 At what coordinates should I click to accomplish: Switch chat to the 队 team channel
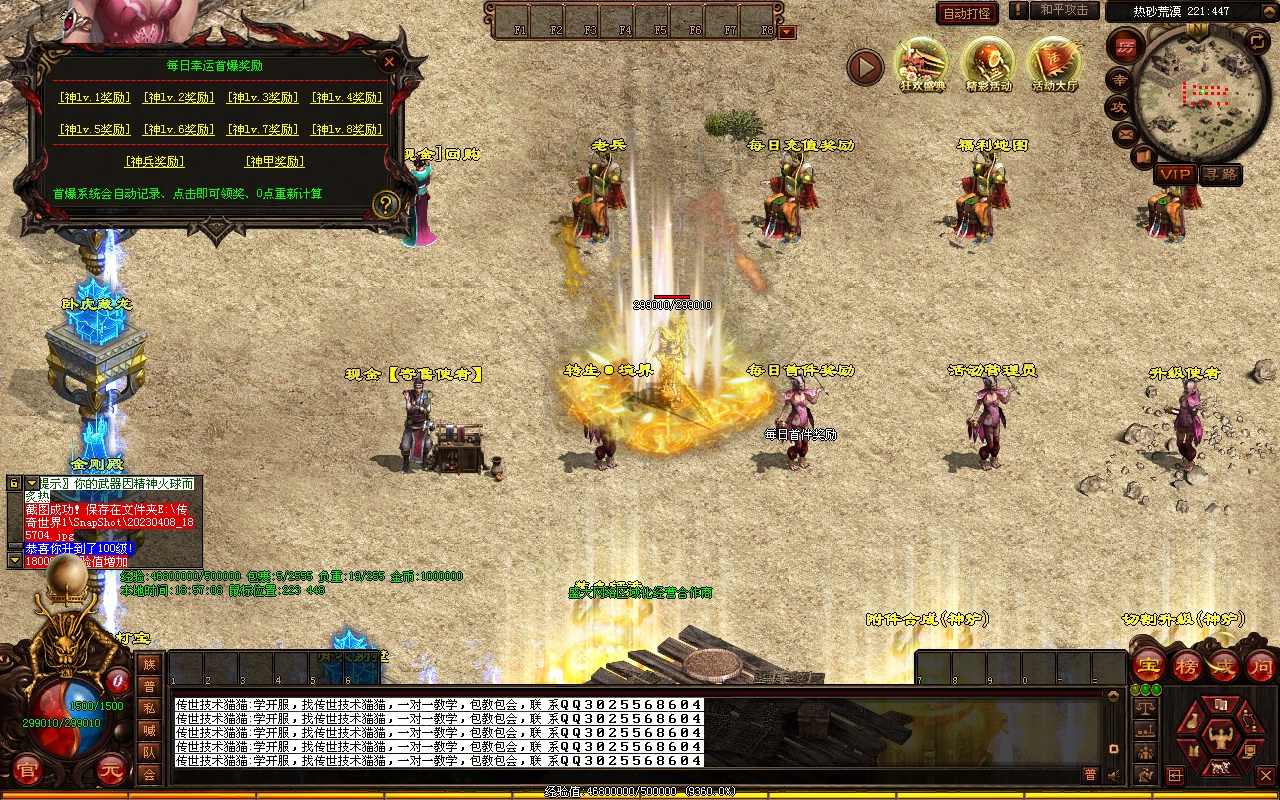point(149,752)
